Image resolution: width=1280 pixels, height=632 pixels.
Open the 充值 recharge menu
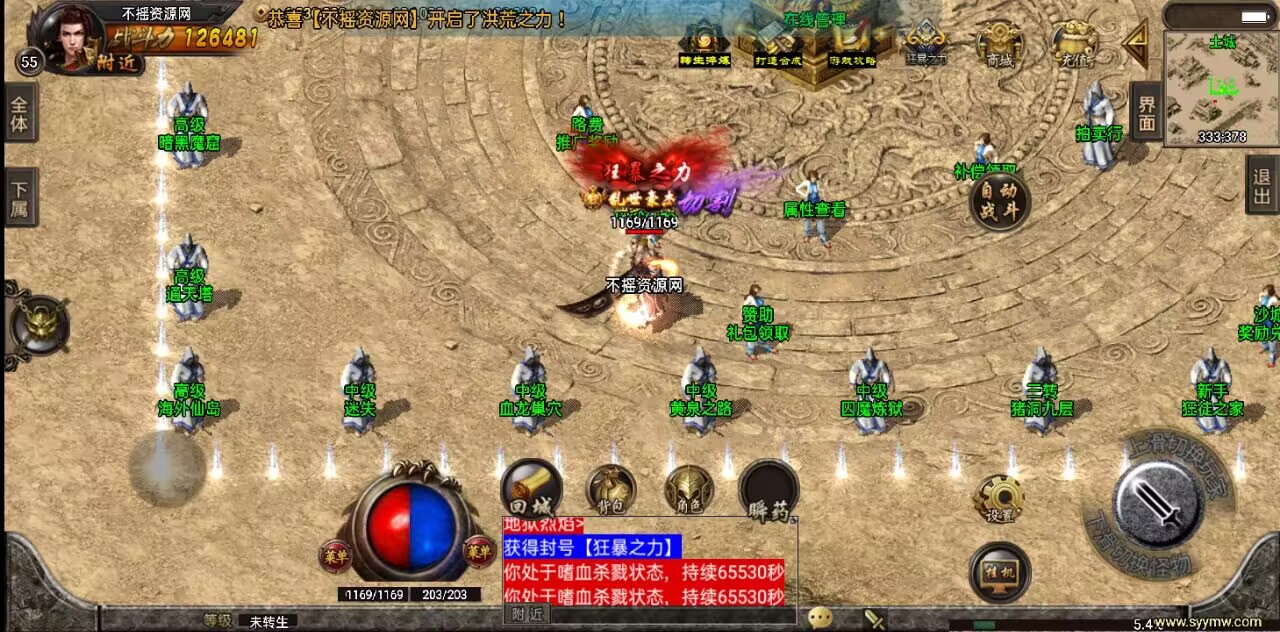[x=1073, y=44]
